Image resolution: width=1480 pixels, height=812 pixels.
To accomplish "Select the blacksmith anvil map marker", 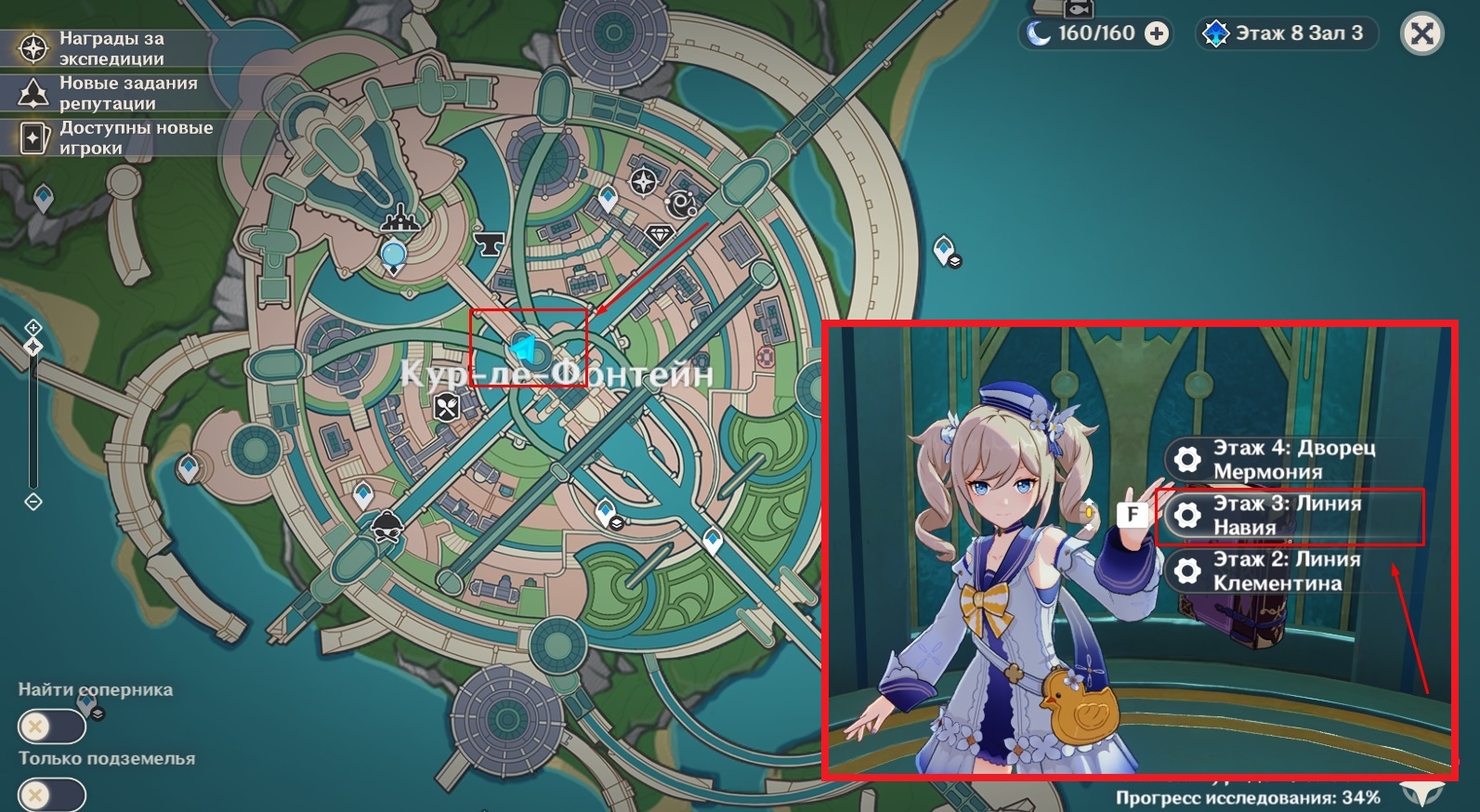I will (x=489, y=243).
